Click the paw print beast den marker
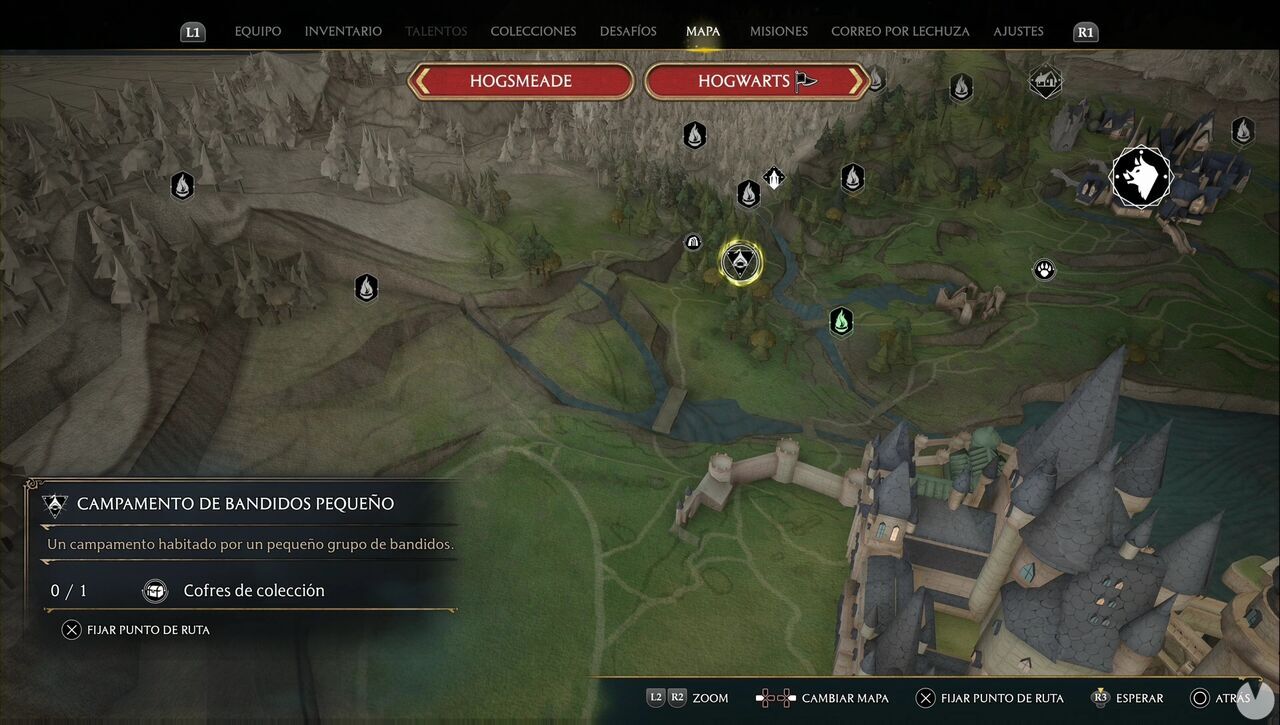The height and width of the screenshot is (725, 1280). 1043,269
